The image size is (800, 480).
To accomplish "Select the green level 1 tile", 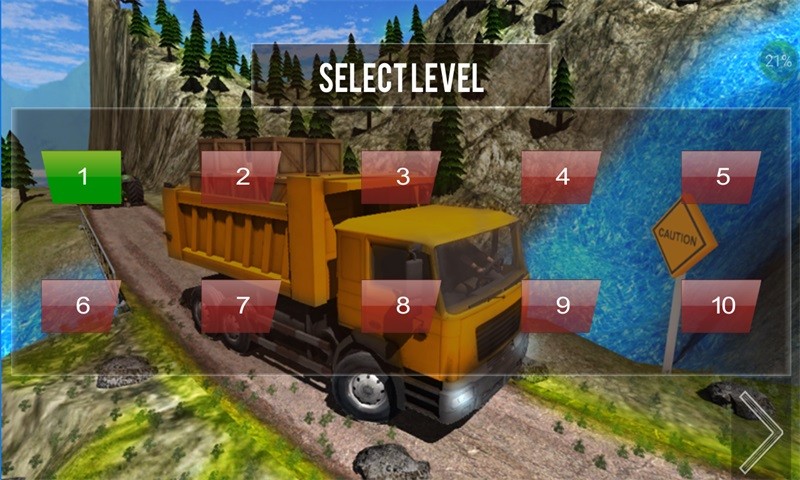I will coord(82,177).
